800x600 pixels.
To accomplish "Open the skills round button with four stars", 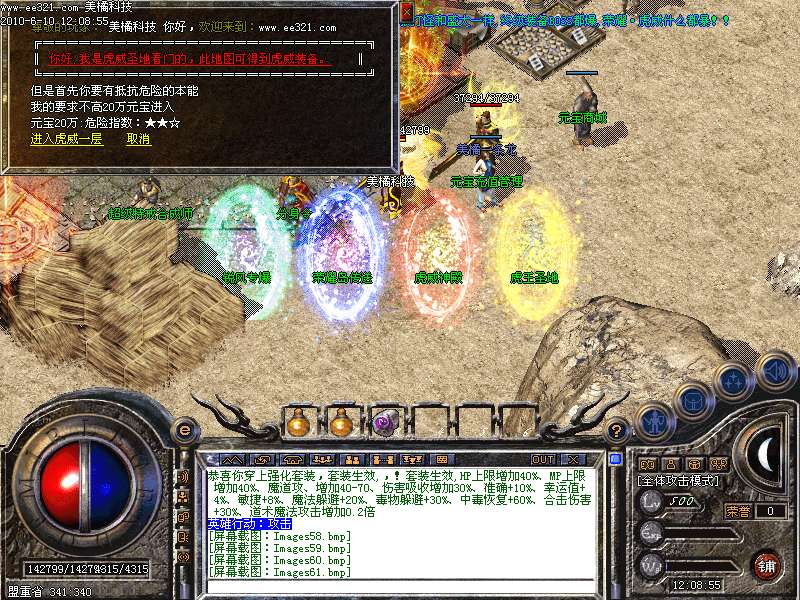I will tap(733, 380).
